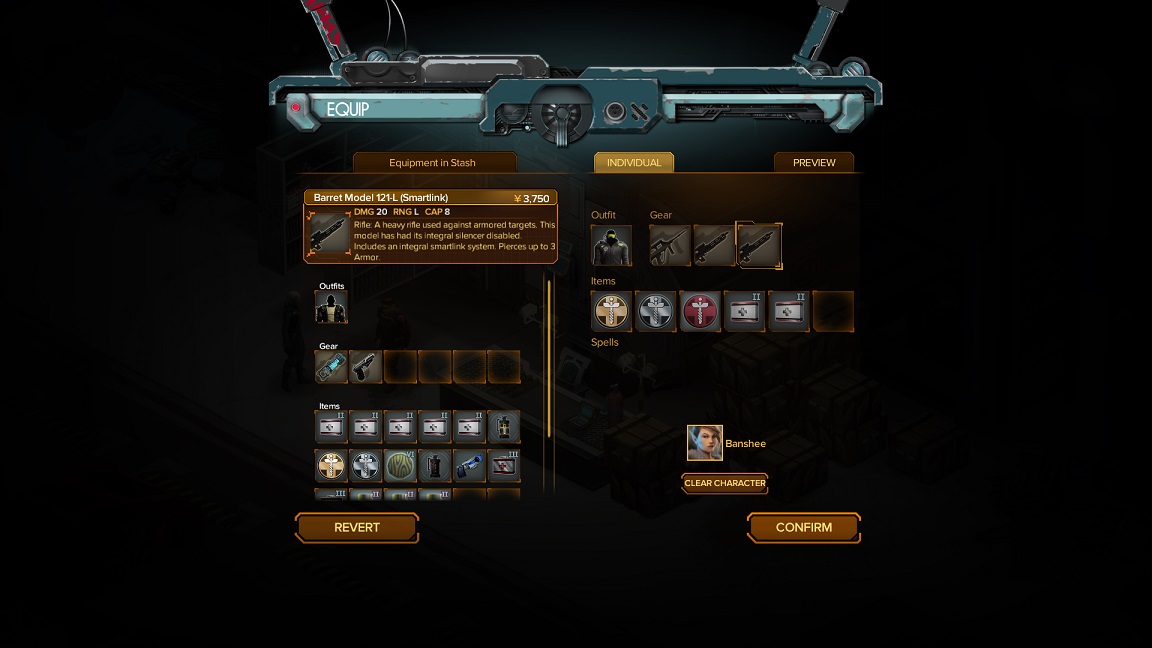Pick the red caduceus medallion item

(700, 312)
